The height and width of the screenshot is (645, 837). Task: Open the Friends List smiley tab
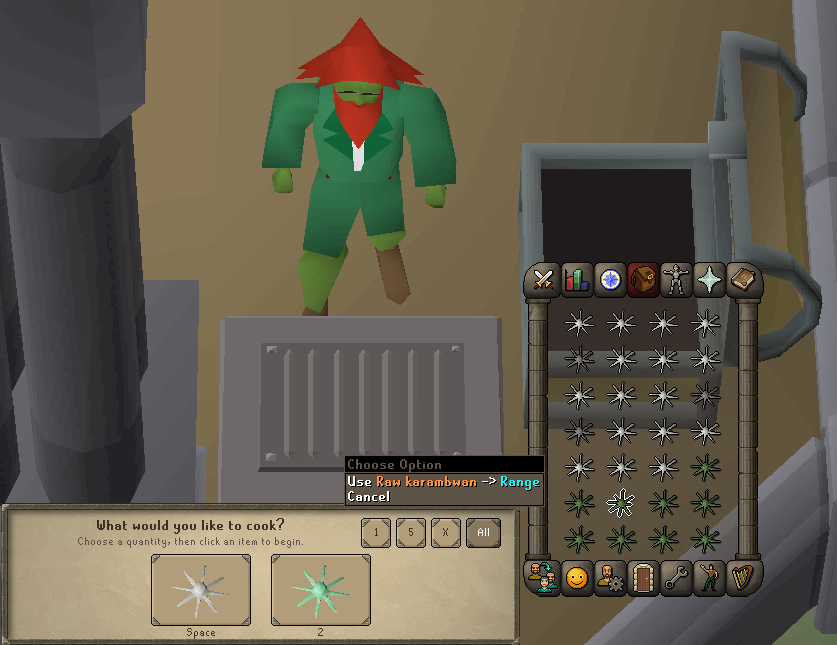577,578
